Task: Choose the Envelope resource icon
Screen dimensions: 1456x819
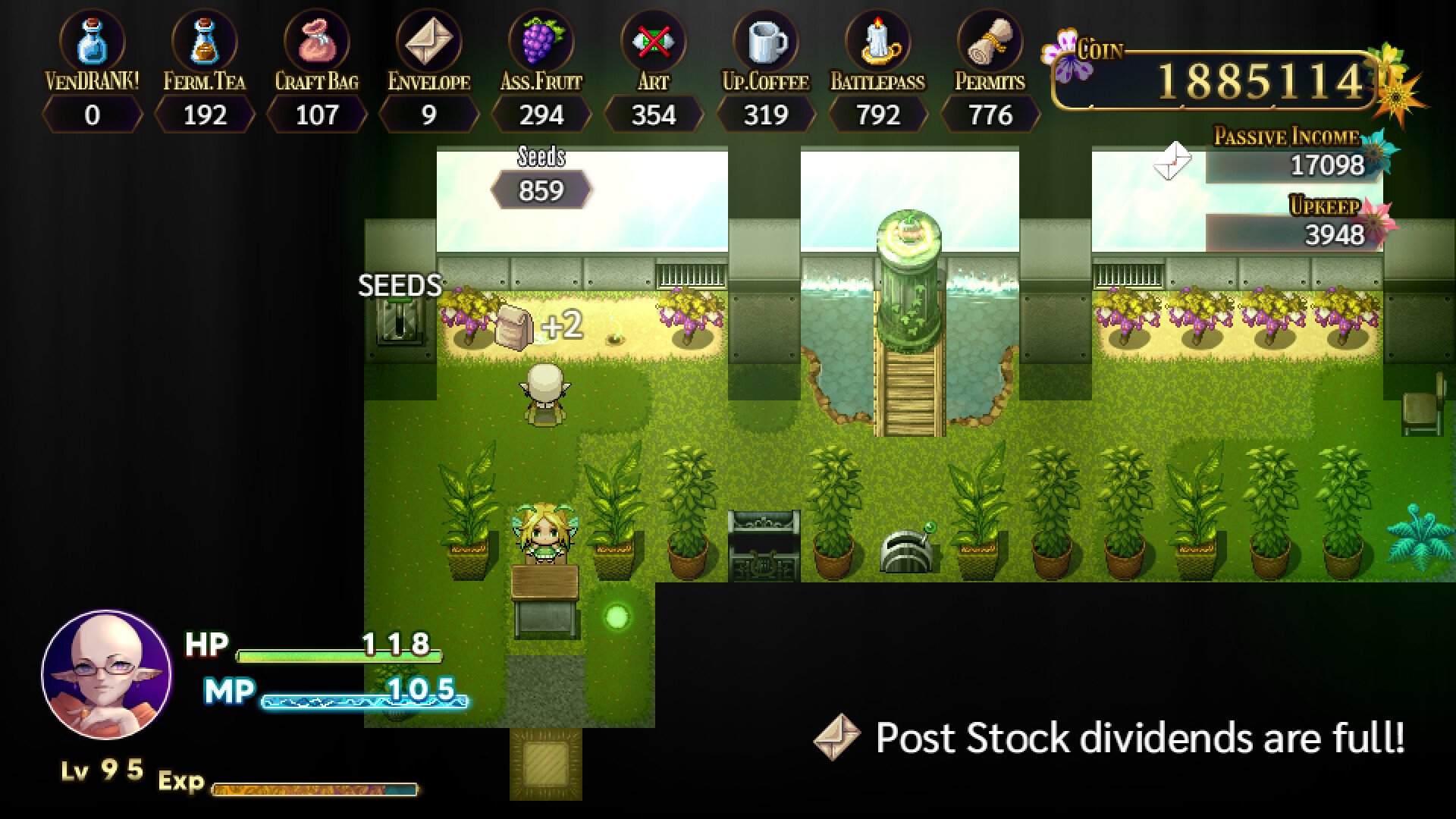Action: pos(428,42)
